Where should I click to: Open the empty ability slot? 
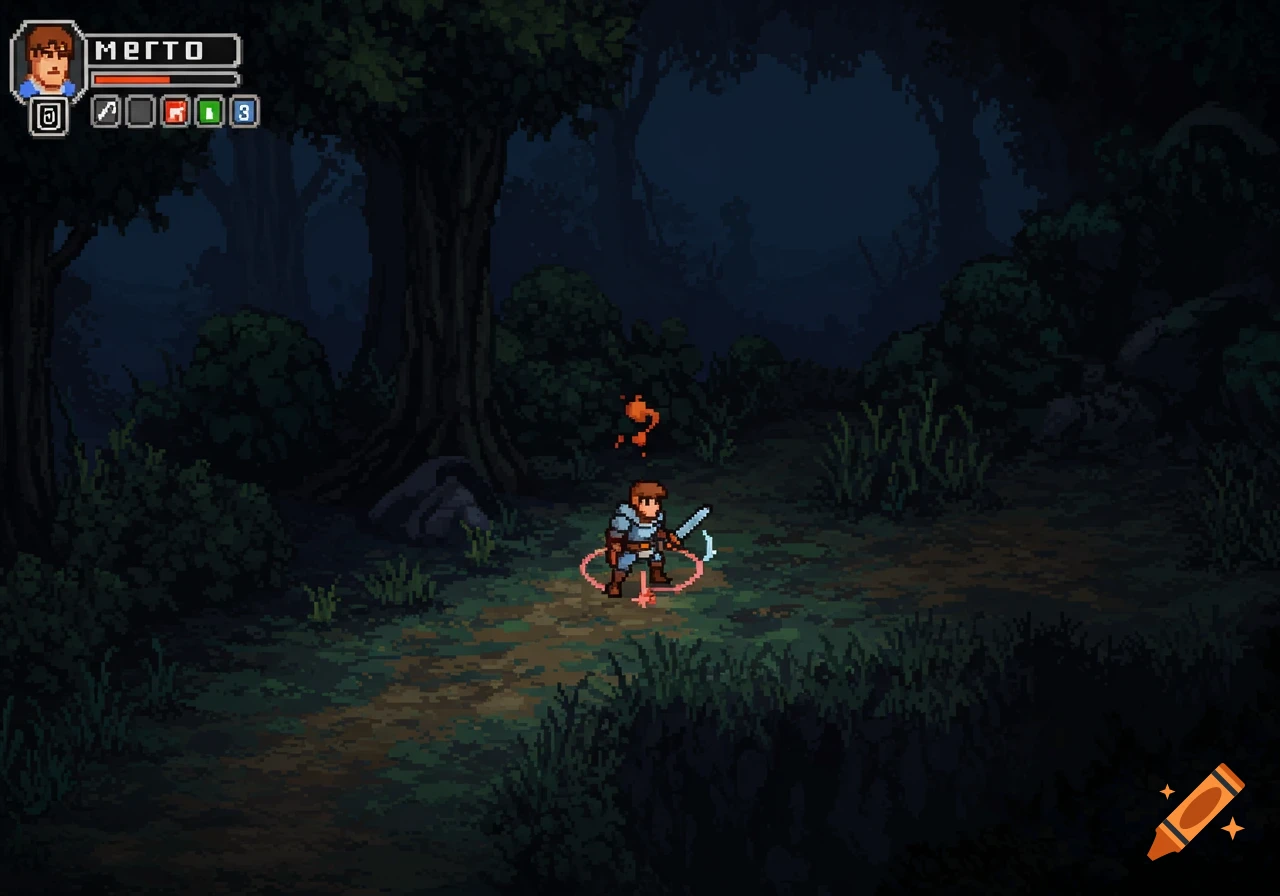click(x=140, y=112)
